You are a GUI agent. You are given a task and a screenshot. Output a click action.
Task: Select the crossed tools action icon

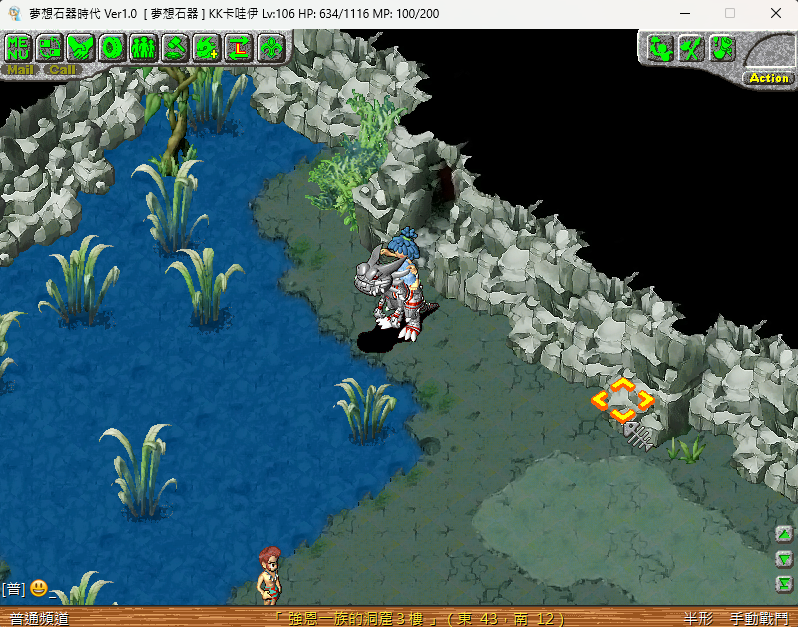(690, 47)
